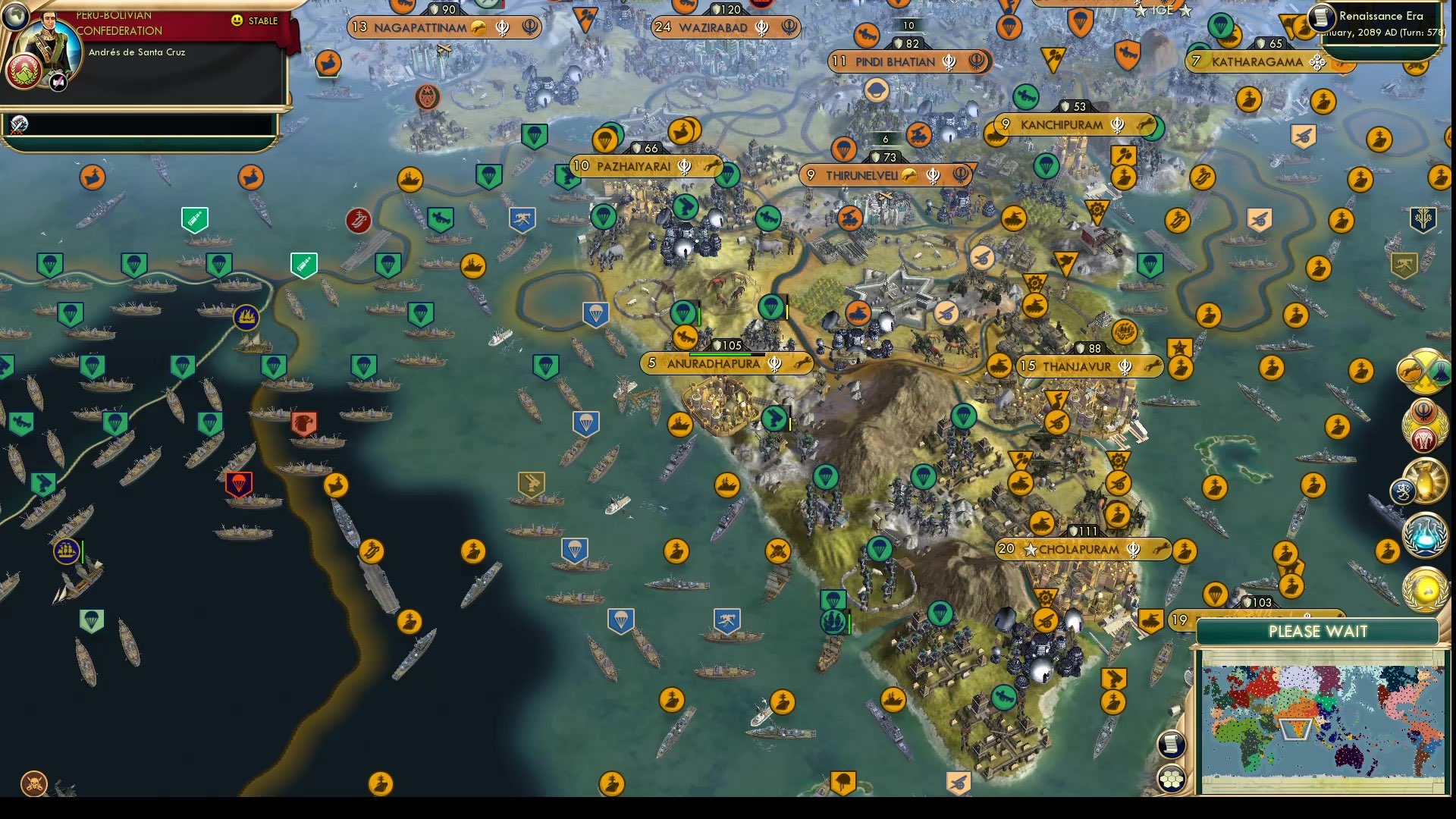
Task: Click the crossed-swords war icon in sidebar
Action: (1424, 372)
